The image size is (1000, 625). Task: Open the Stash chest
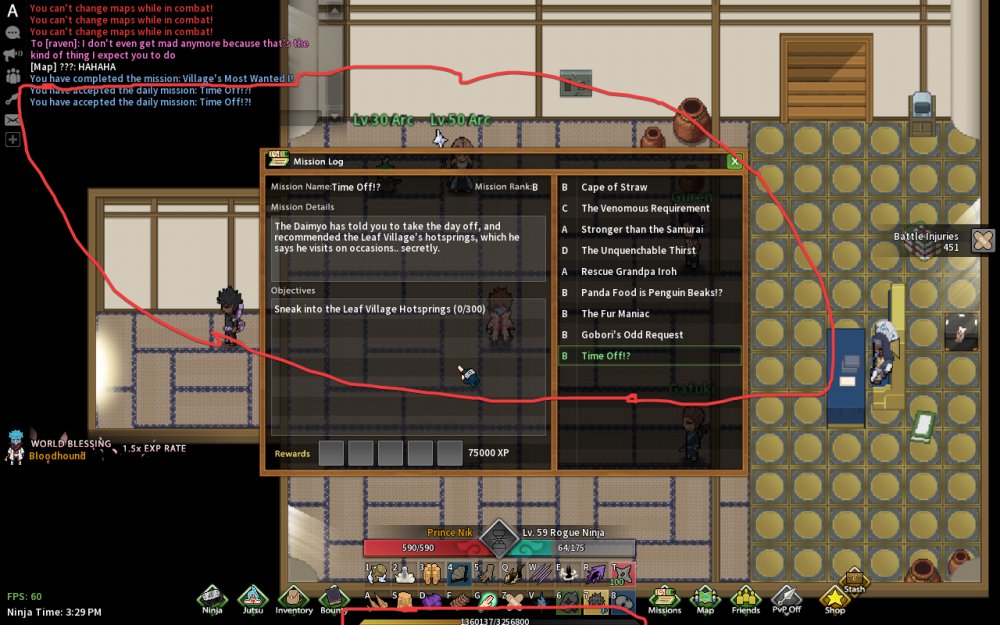[x=854, y=580]
